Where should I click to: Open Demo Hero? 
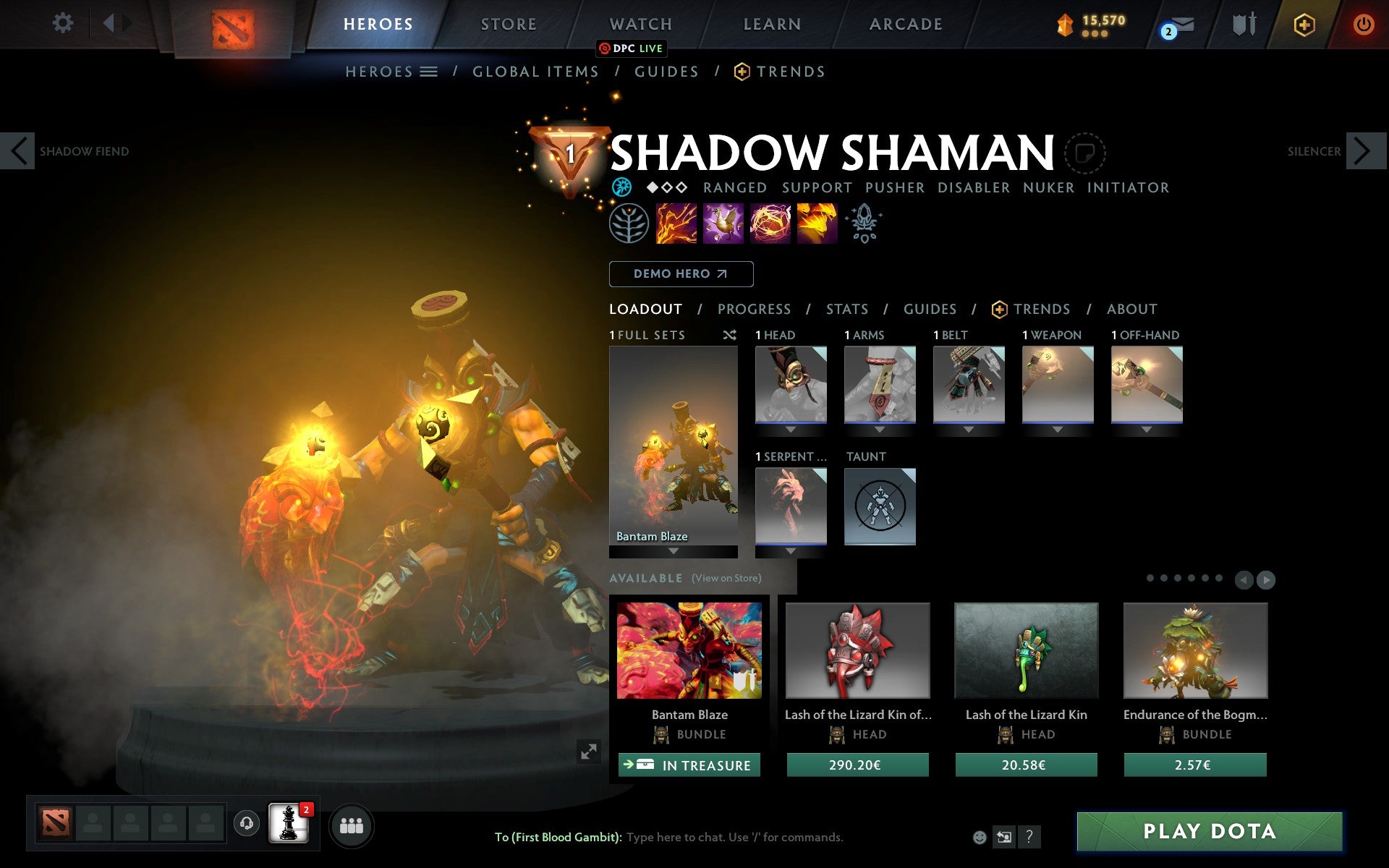click(681, 274)
